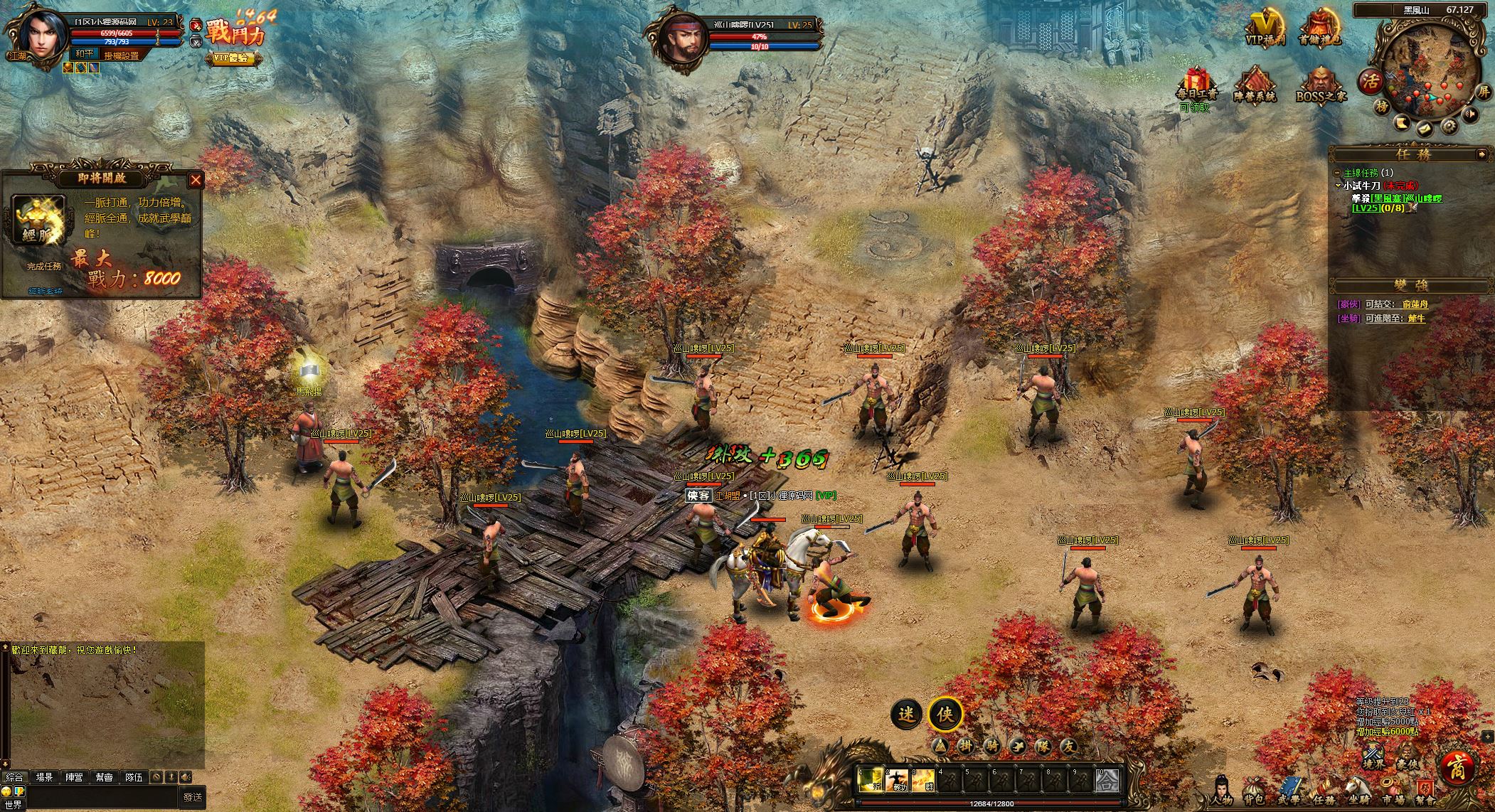Claim the 每日工資 daily salary gift

(x=1197, y=87)
